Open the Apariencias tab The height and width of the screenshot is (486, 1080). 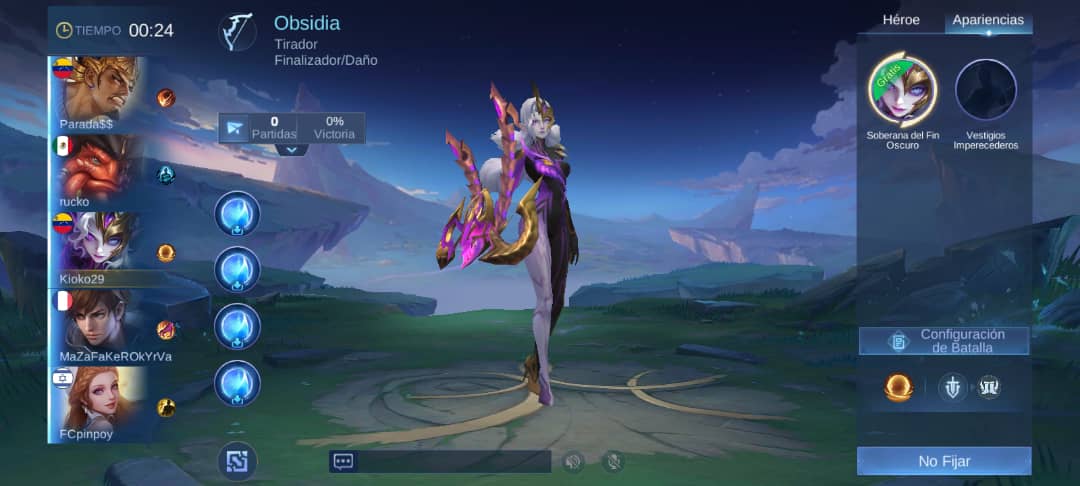(987, 20)
